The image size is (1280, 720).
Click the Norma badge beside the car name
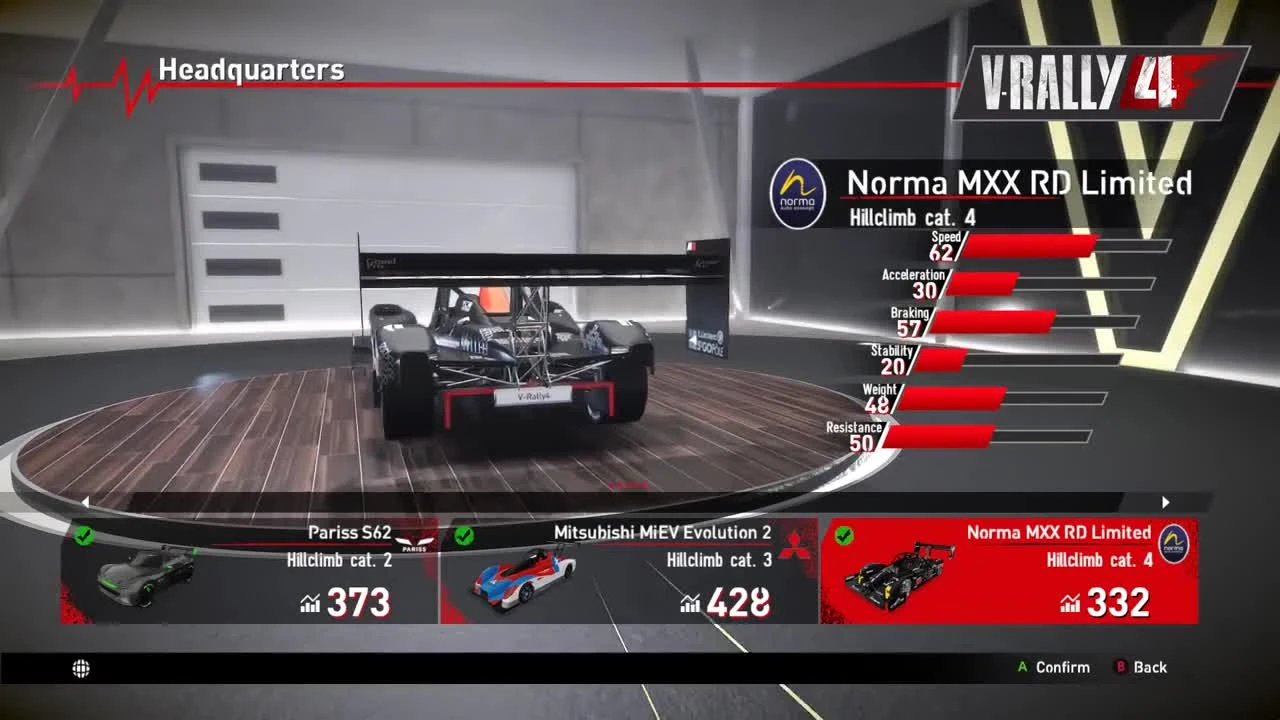click(x=797, y=190)
